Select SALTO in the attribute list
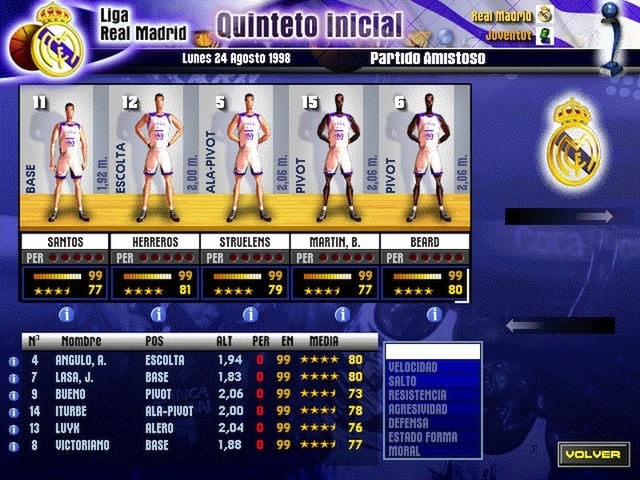This screenshot has height=480, width=640. pos(432,382)
